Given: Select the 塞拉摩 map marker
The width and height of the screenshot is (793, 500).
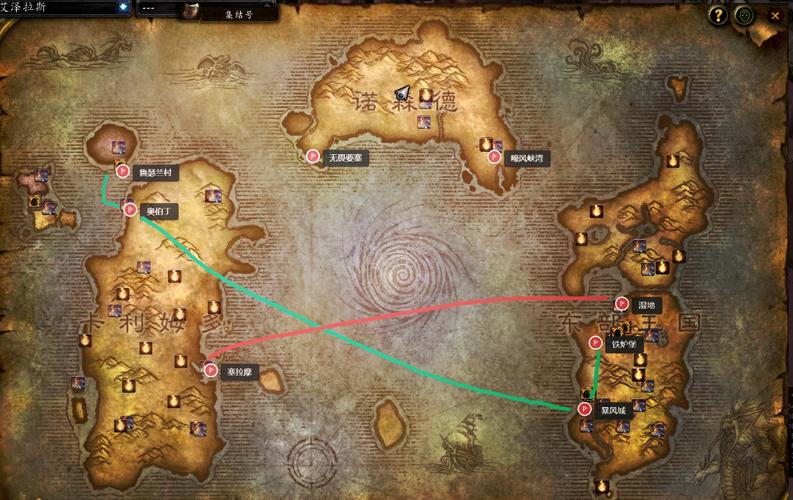Looking at the screenshot, I should pyautogui.click(x=211, y=371).
